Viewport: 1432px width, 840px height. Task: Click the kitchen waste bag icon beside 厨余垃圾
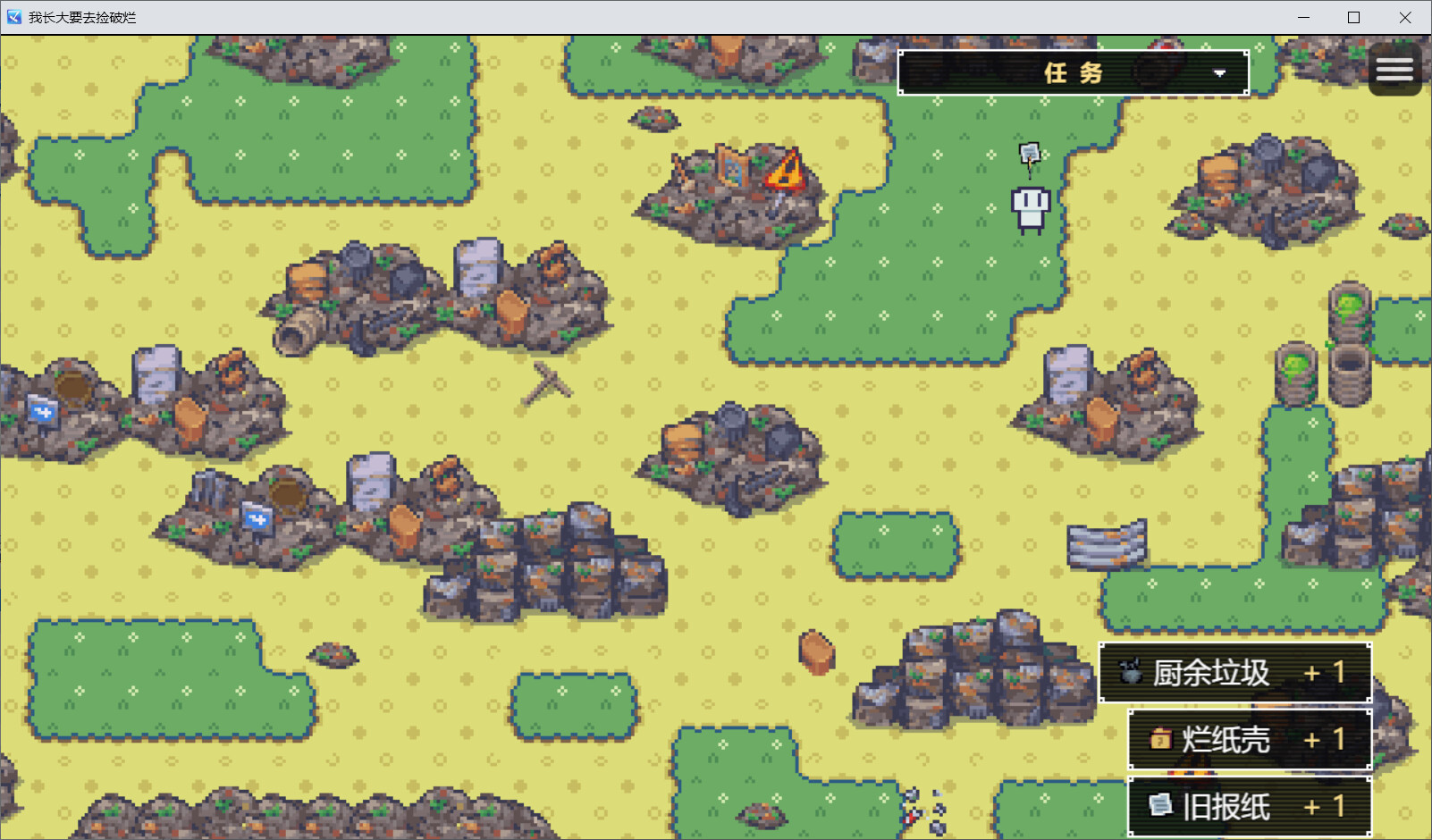(x=1130, y=674)
